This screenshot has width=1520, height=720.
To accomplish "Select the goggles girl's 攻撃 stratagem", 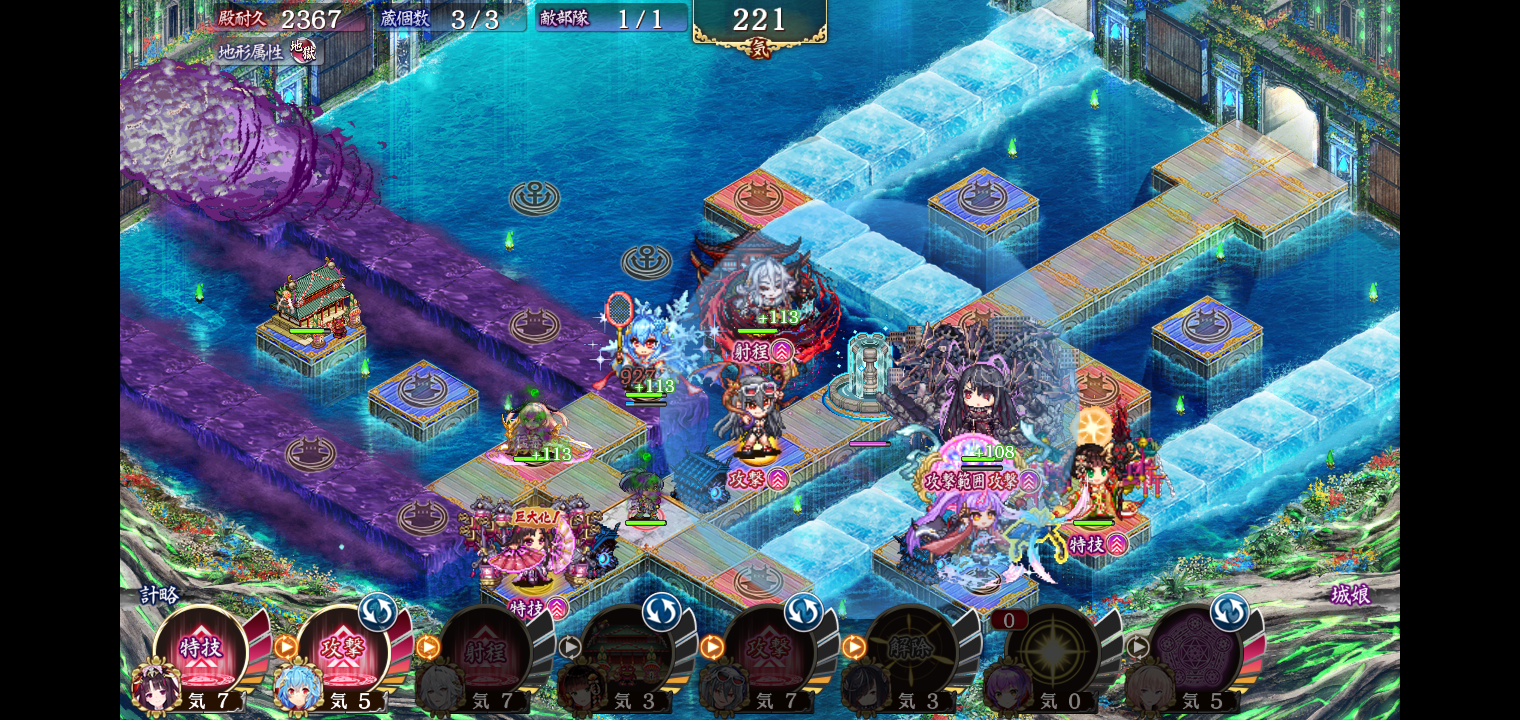I will 768,652.
